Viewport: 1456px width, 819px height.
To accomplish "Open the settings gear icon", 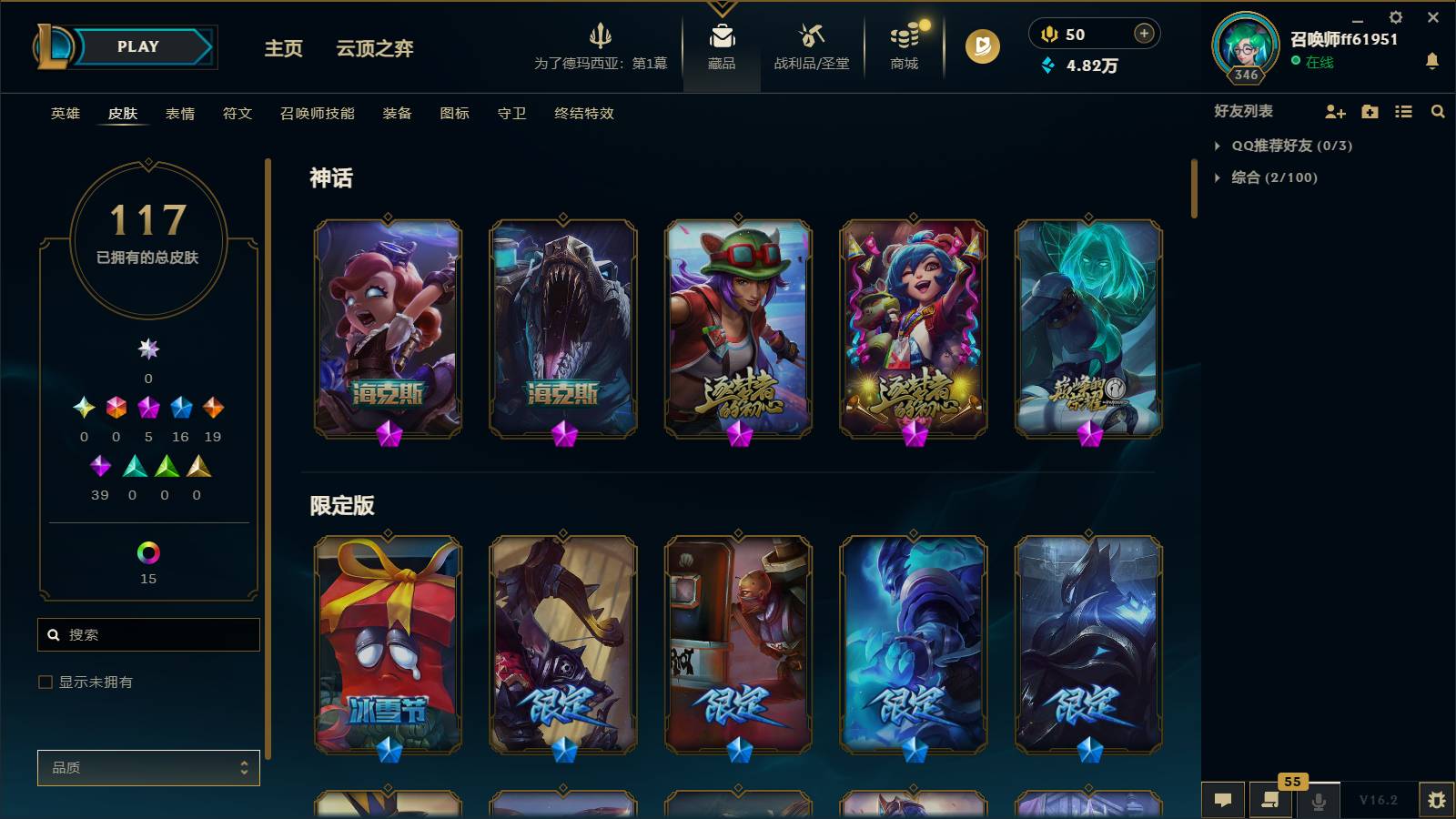I will [1395, 16].
